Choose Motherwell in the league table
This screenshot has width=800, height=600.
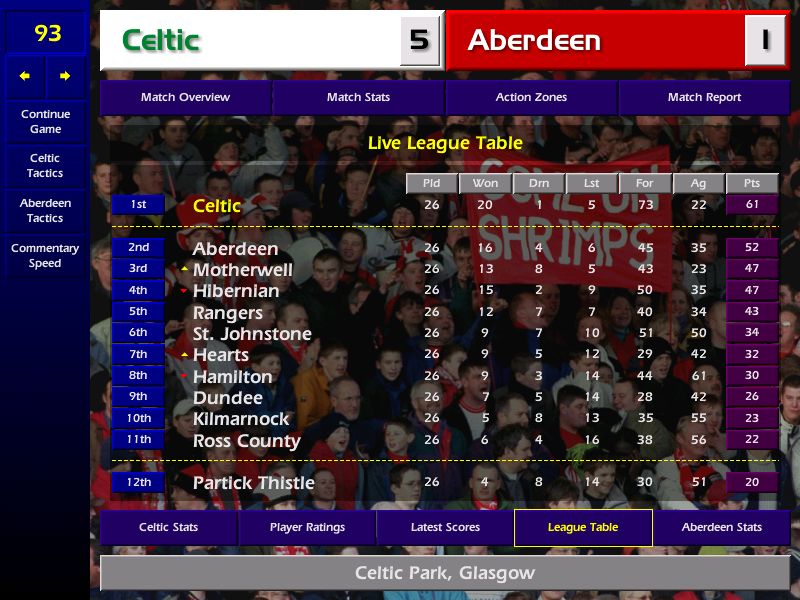click(242, 270)
